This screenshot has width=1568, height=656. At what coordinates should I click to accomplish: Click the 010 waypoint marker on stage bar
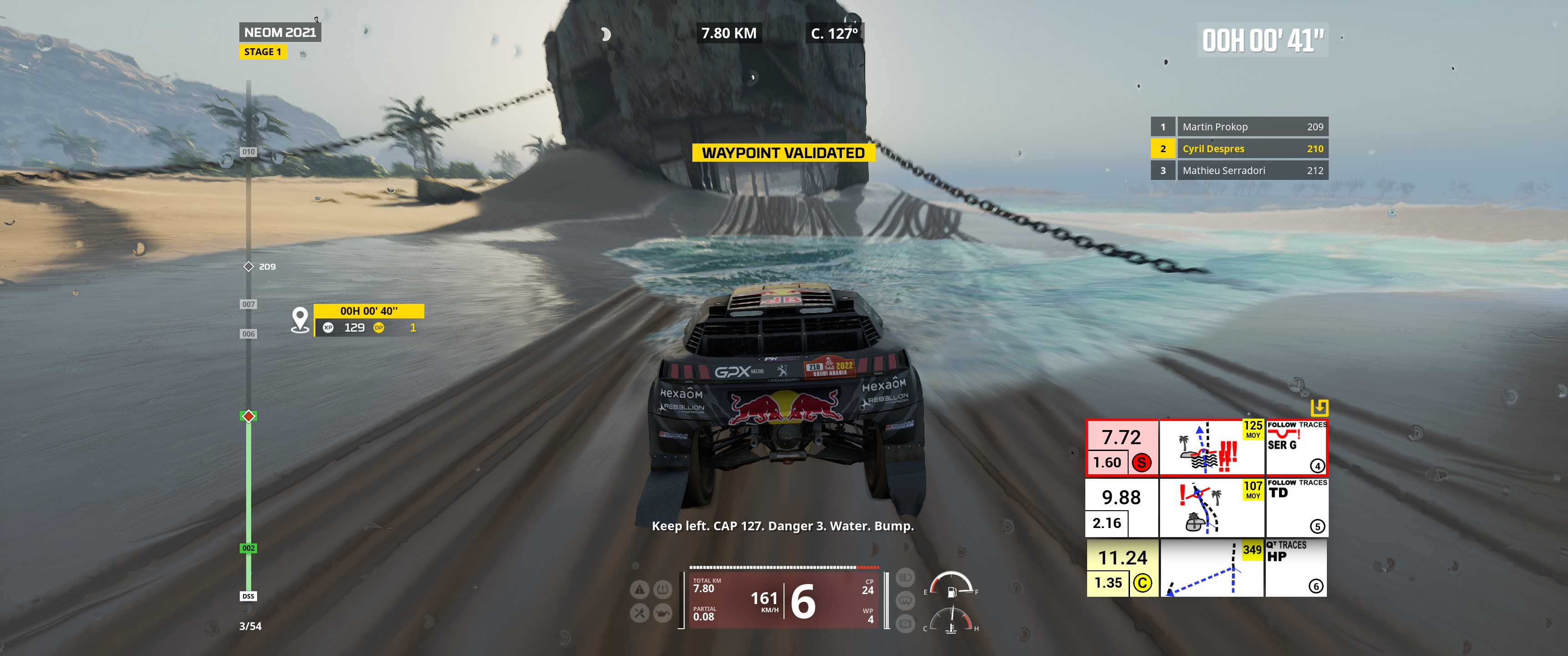click(x=248, y=152)
